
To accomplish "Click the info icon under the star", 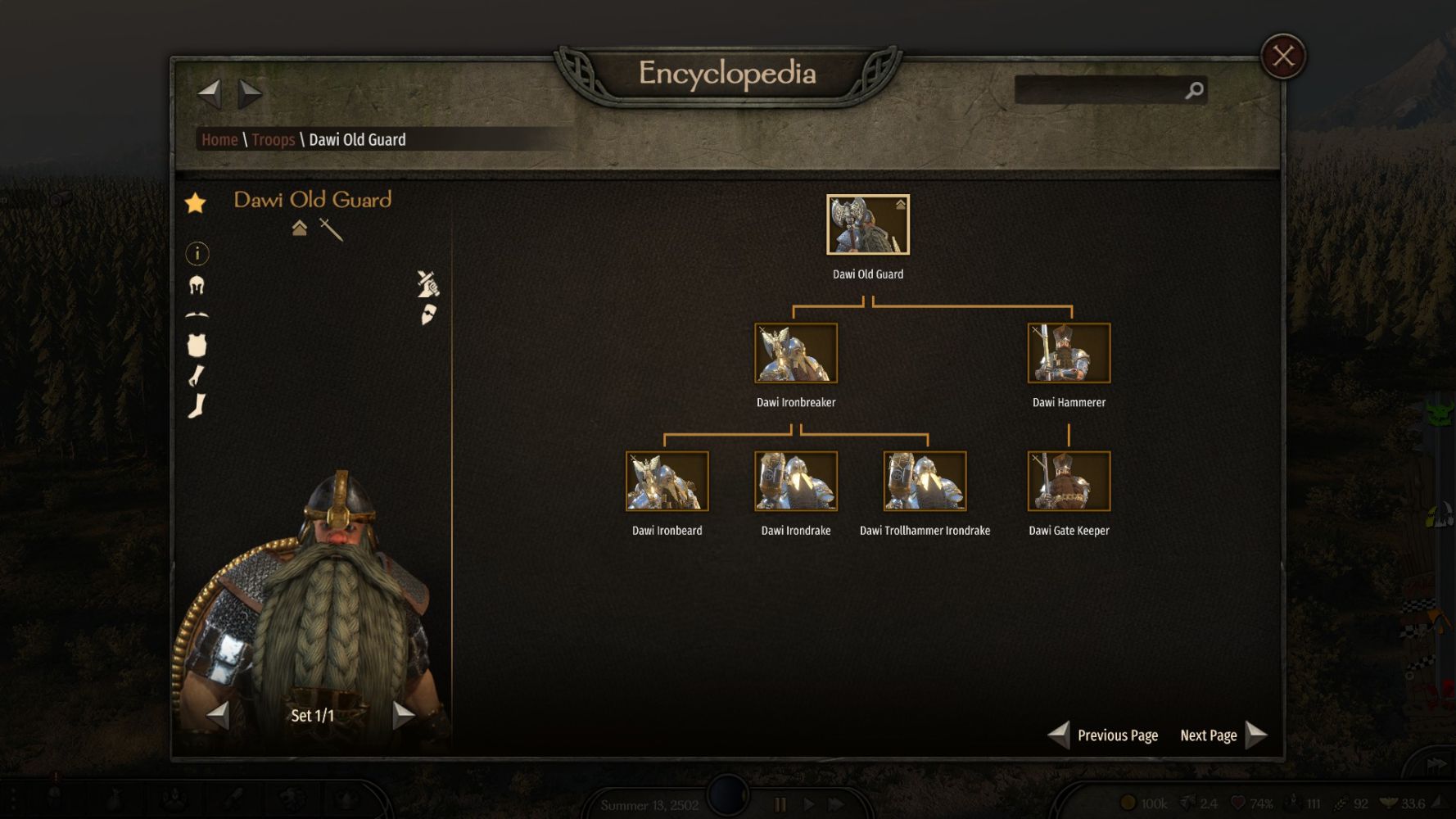I will pos(197,254).
